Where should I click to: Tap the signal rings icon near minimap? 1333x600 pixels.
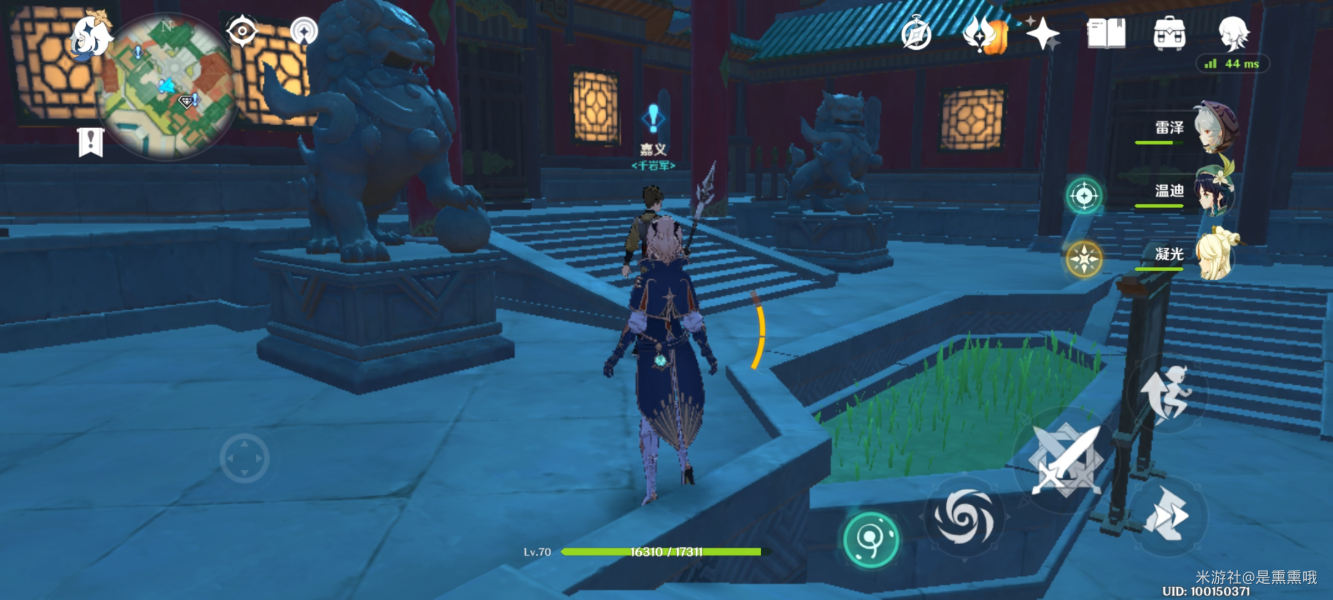pyautogui.click(x=304, y=31)
